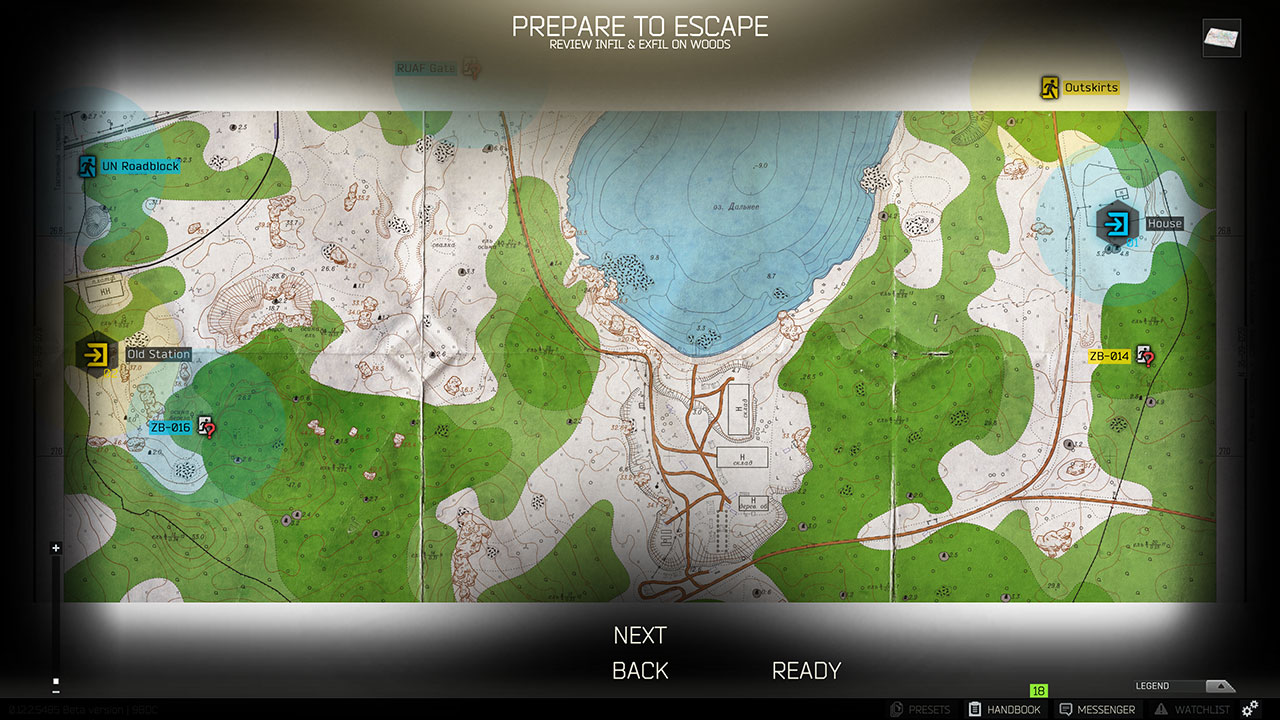Viewport: 1280px width, 720px height.
Task: Click the zoom out minus button
Action: click(55, 691)
